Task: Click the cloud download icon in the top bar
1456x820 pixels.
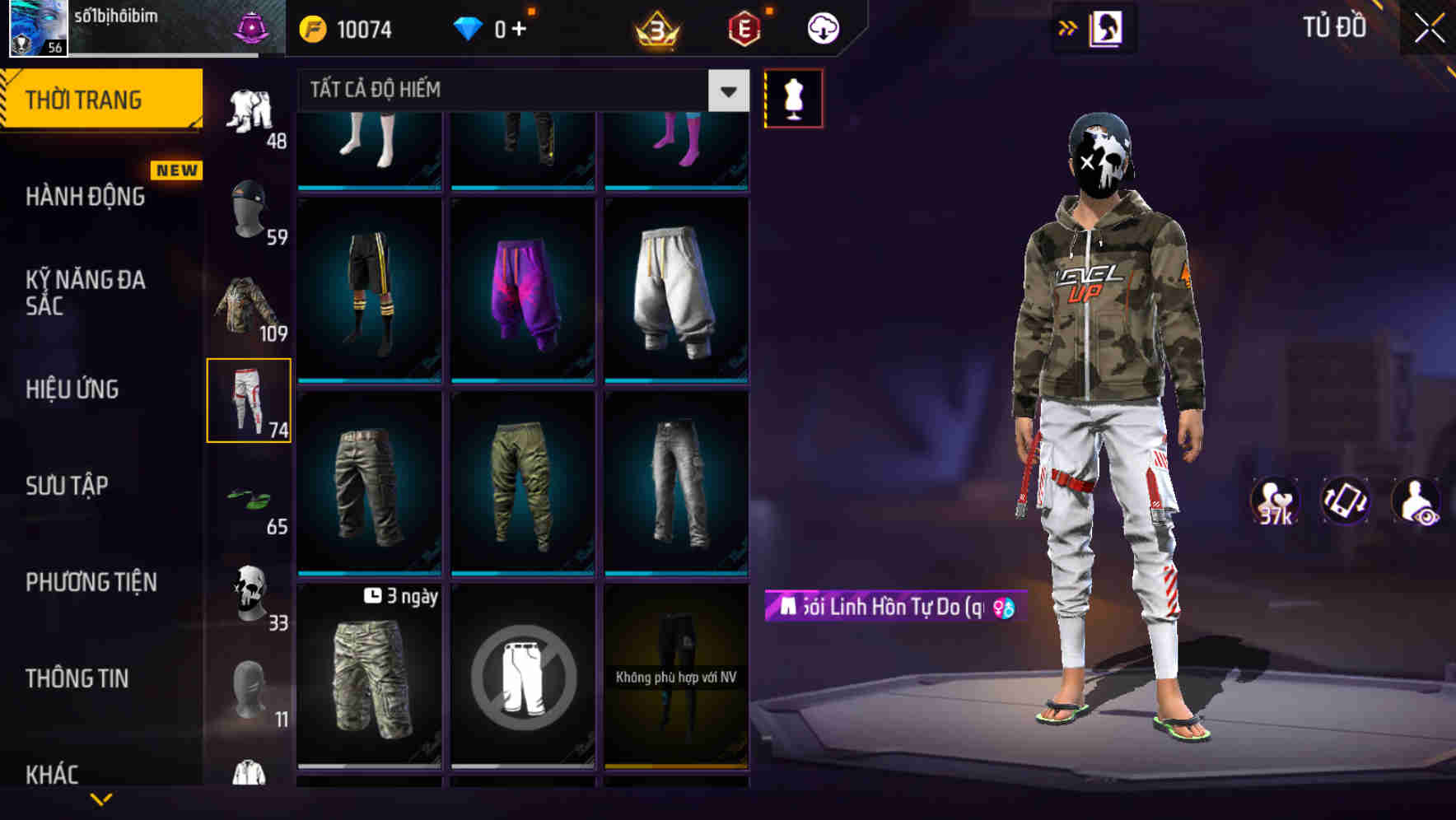Action: click(x=820, y=27)
